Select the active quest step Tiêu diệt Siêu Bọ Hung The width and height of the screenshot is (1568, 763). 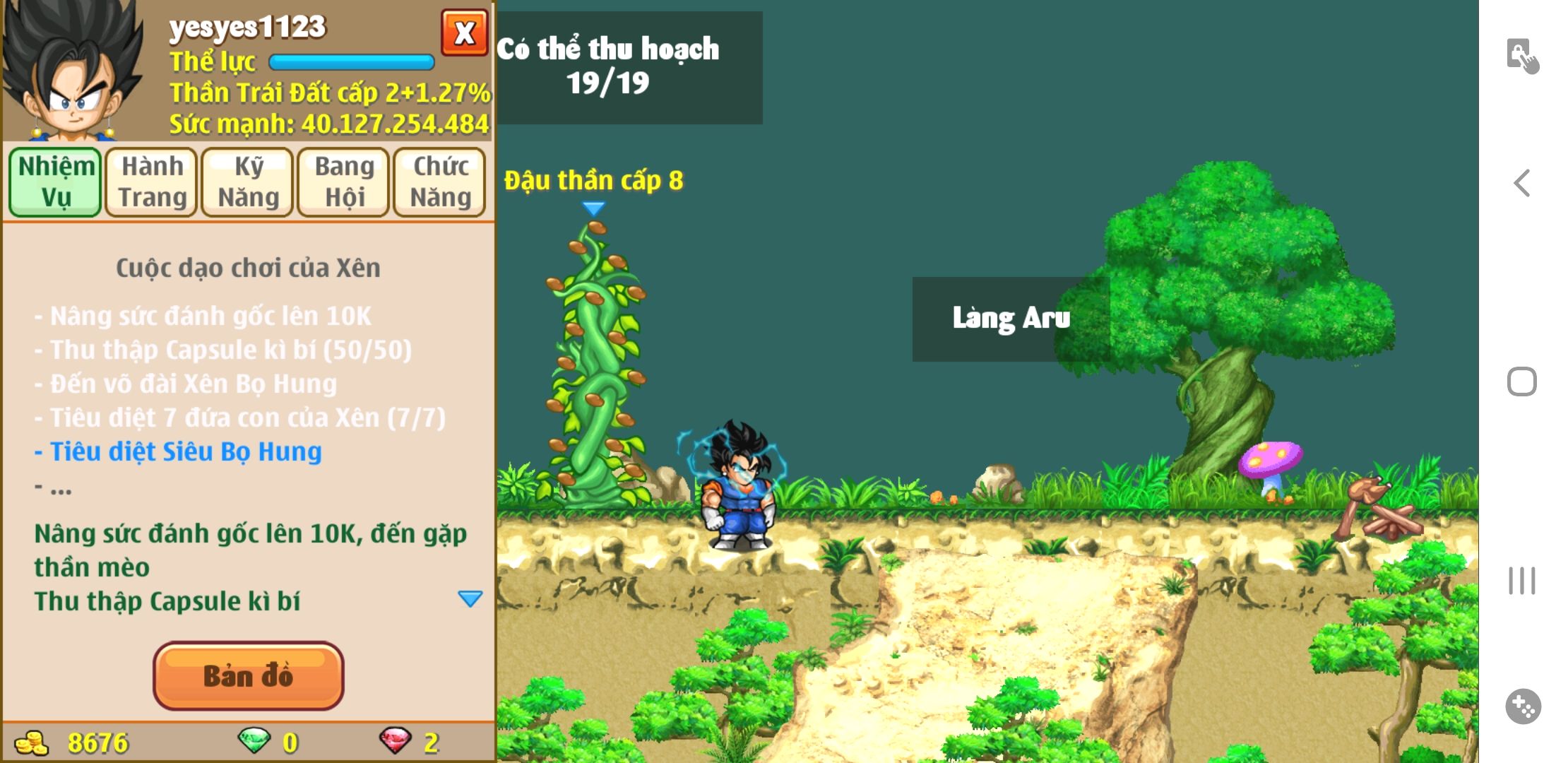185,451
